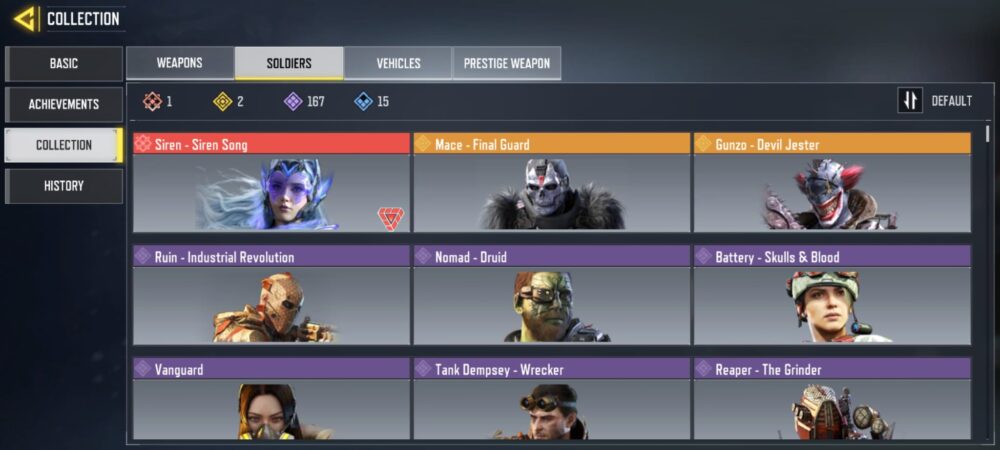Image resolution: width=1000 pixels, height=450 pixels.
Task: Open the Achievements section
Action: click(64, 104)
